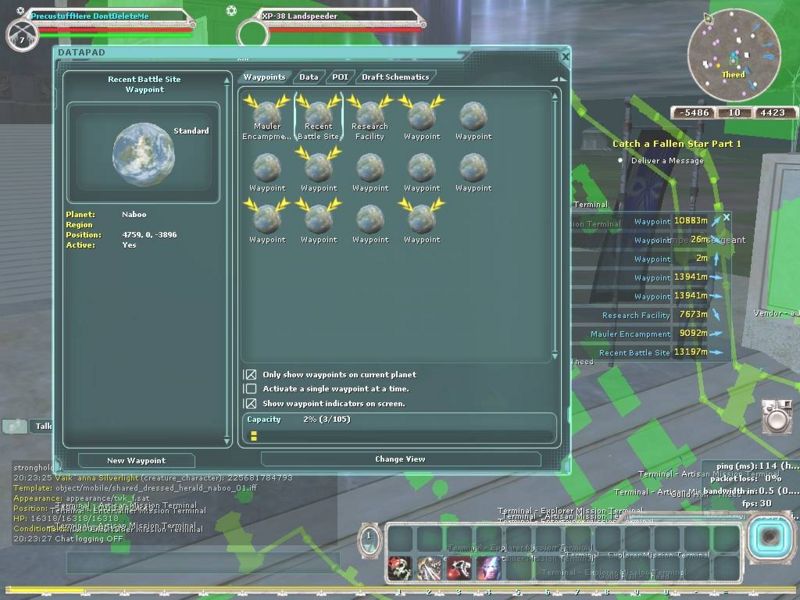Select the Waypoints tab
The height and width of the screenshot is (600, 800).
[x=265, y=77]
